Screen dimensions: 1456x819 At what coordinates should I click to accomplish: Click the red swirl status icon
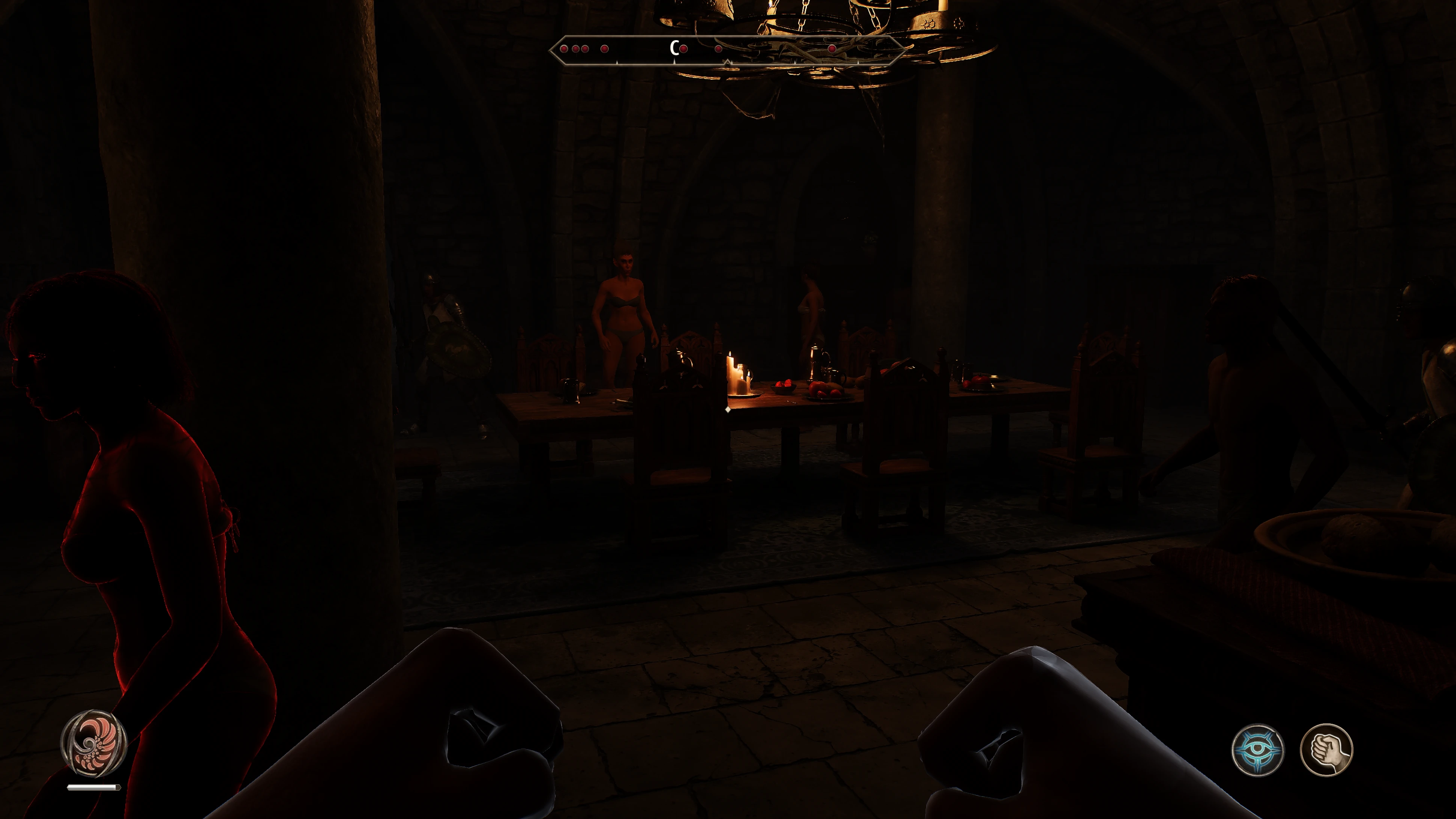[x=94, y=743]
